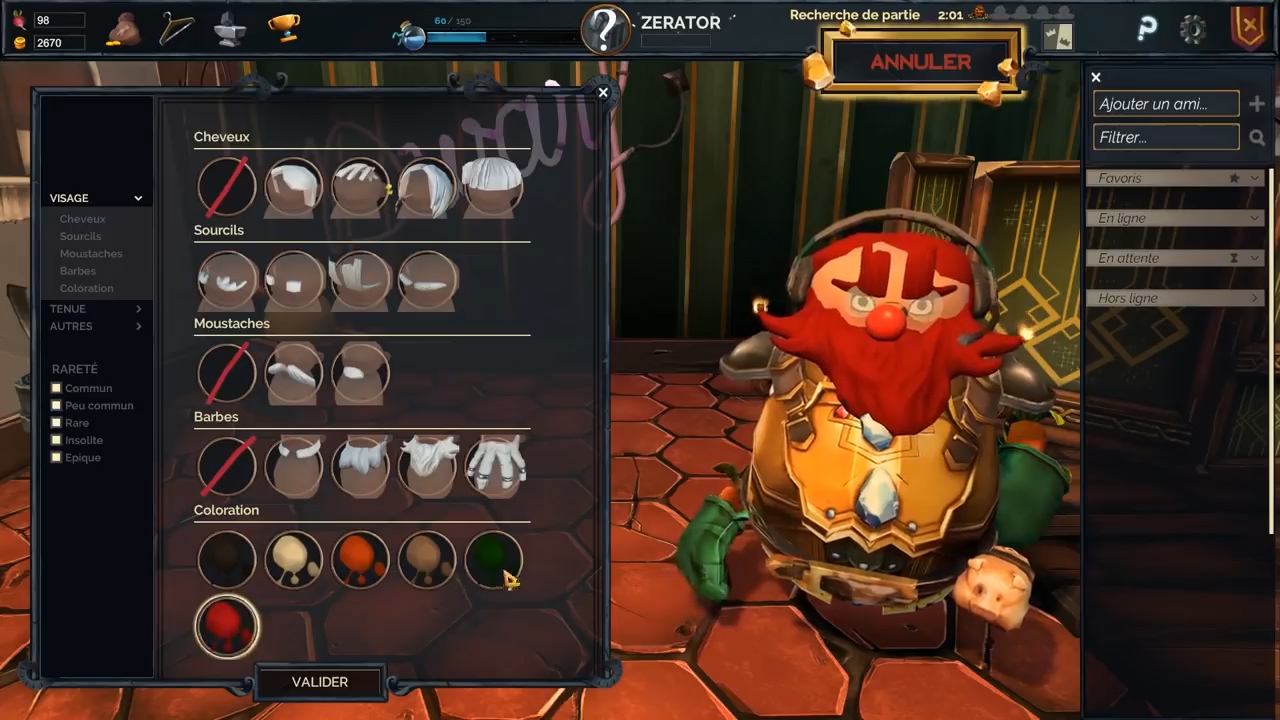Image resolution: width=1280 pixels, height=720 pixels.
Task: Jump to the Moustaches subsection
Action: [91, 254]
